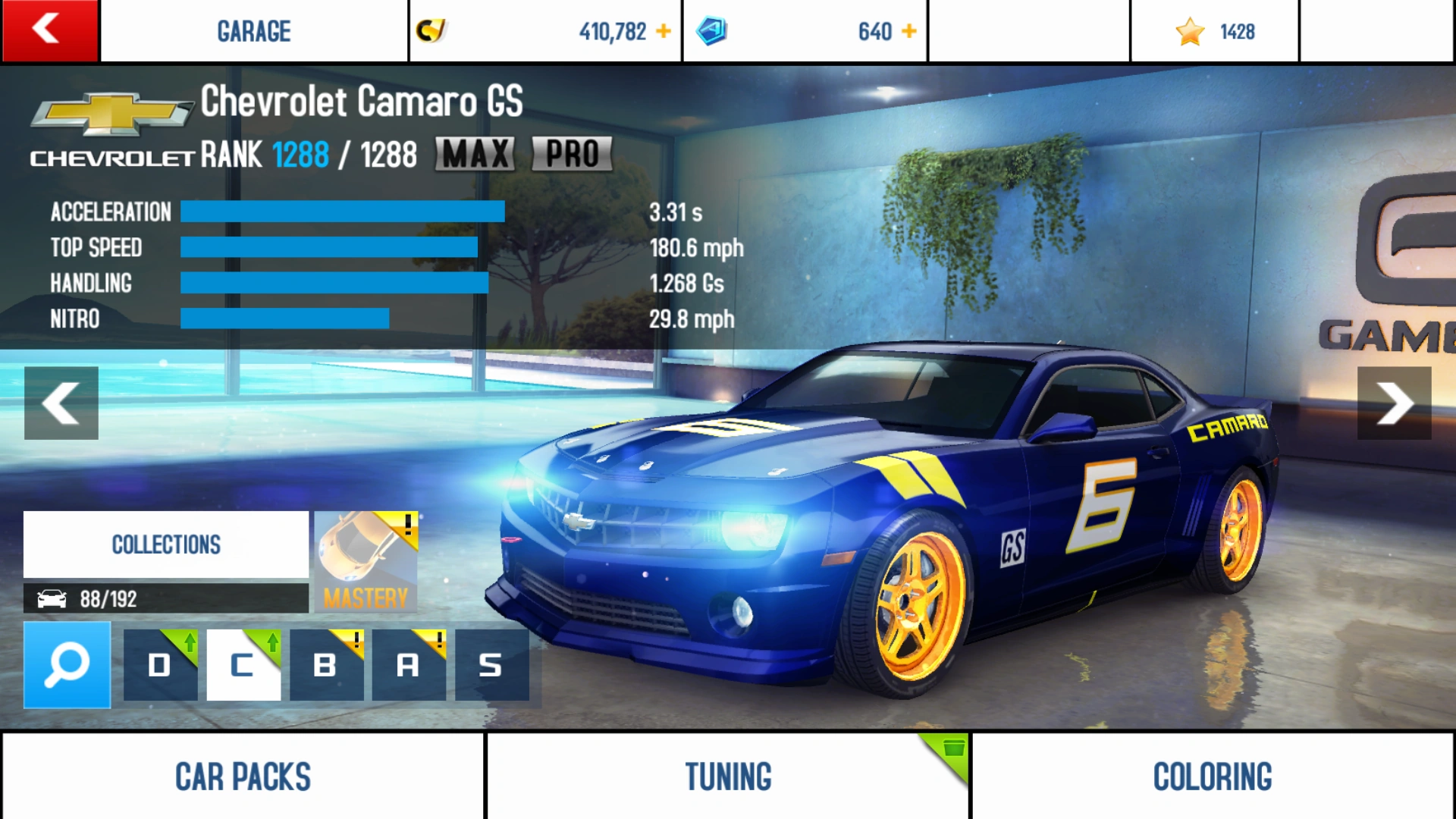View class S cars
The height and width of the screenshot is (819, 1456).
pyautogui.click(x=491, y=665)
